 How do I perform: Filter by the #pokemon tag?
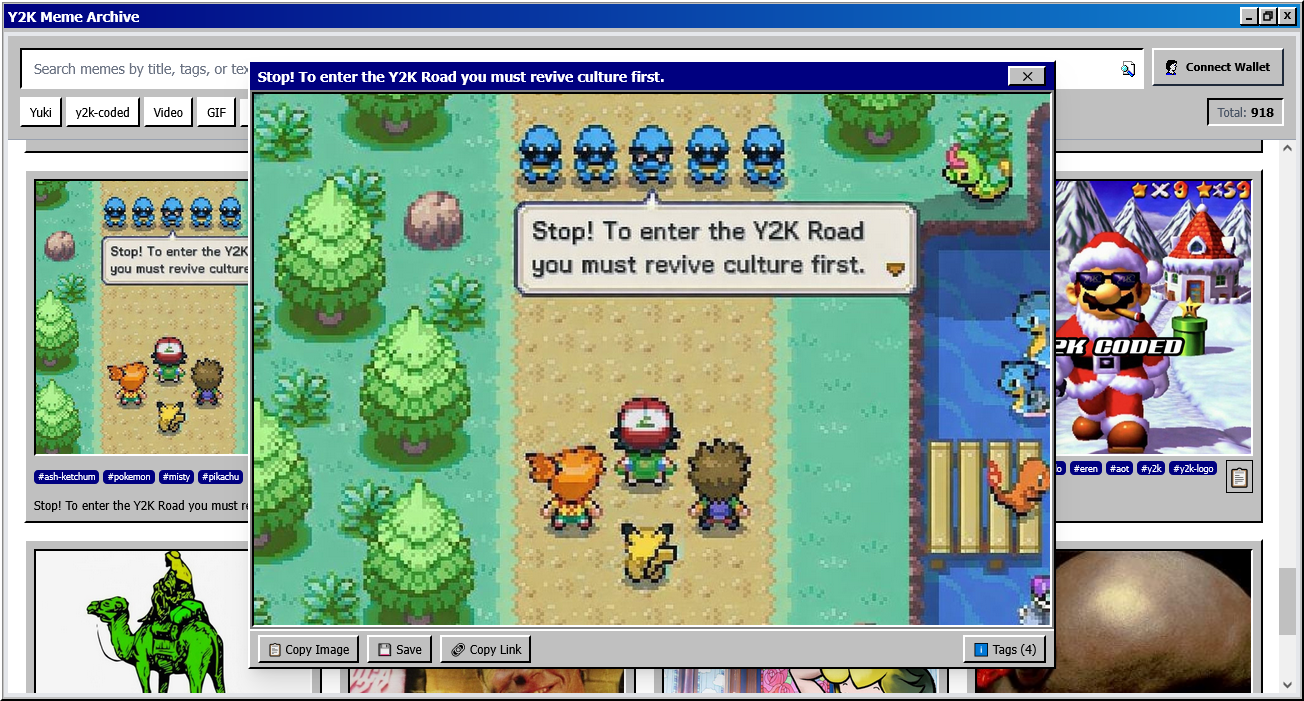tap(129, 477)
